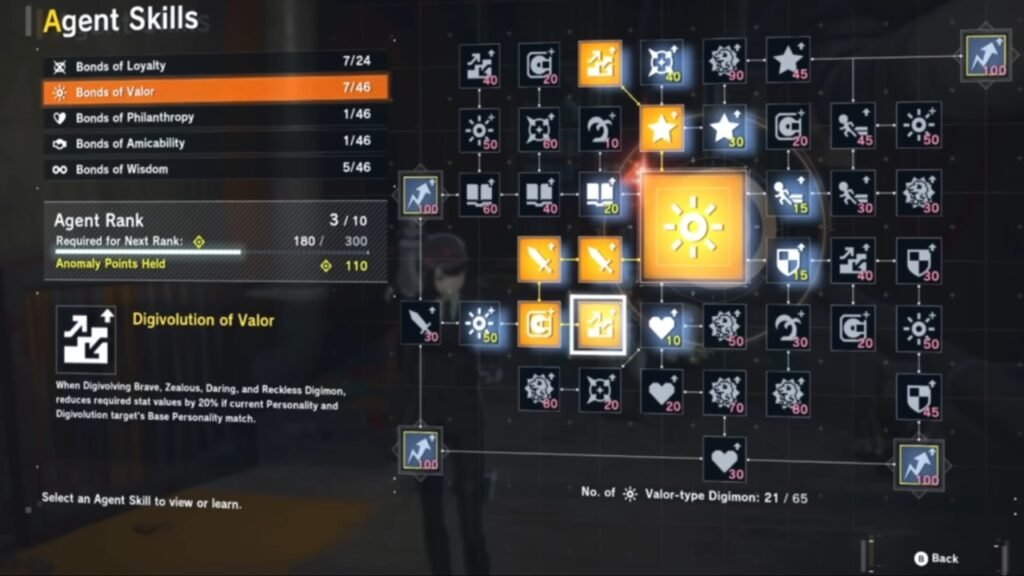Pick the book skill costing 60 points
The height and width of the screenshot is (576, 1024).
click(480, 193)
